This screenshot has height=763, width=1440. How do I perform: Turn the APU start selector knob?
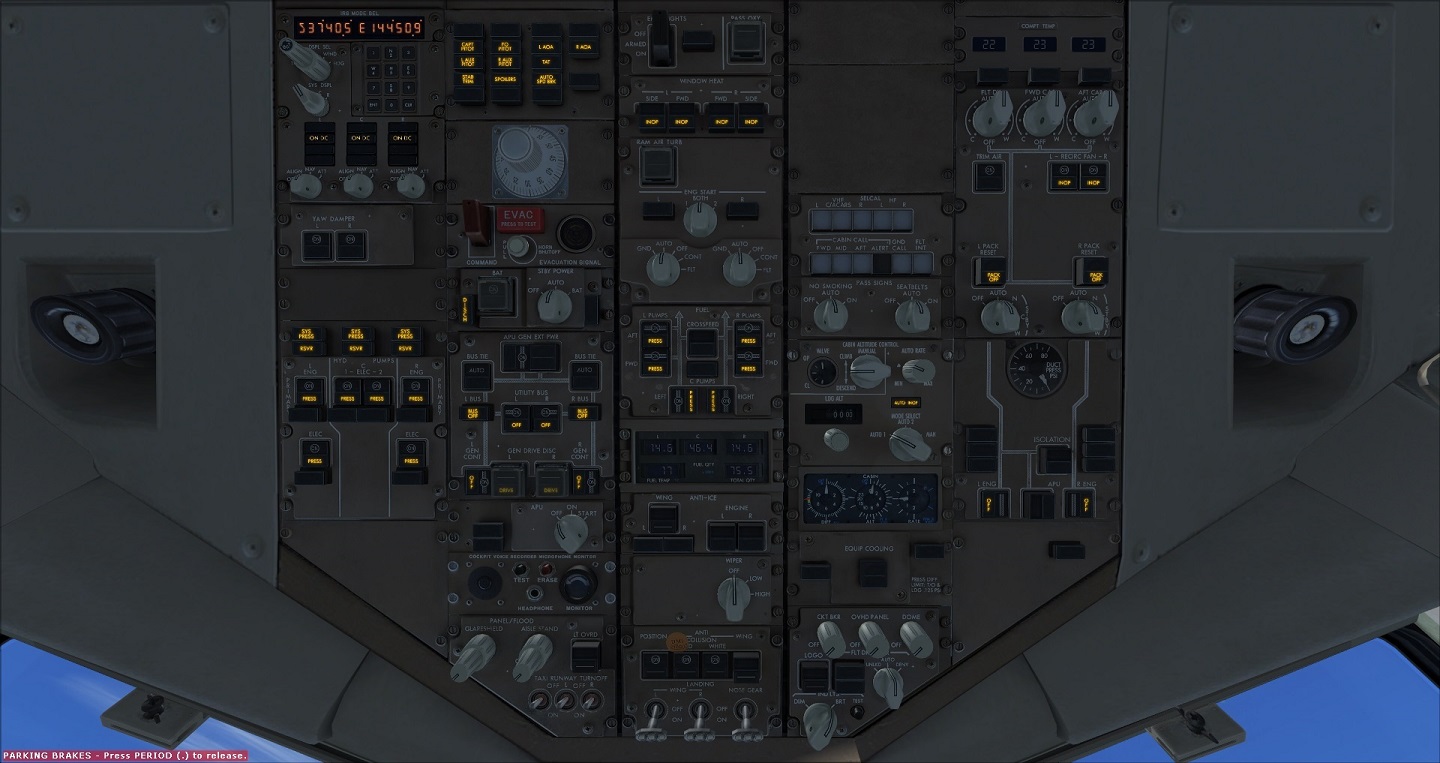(570, 528)
